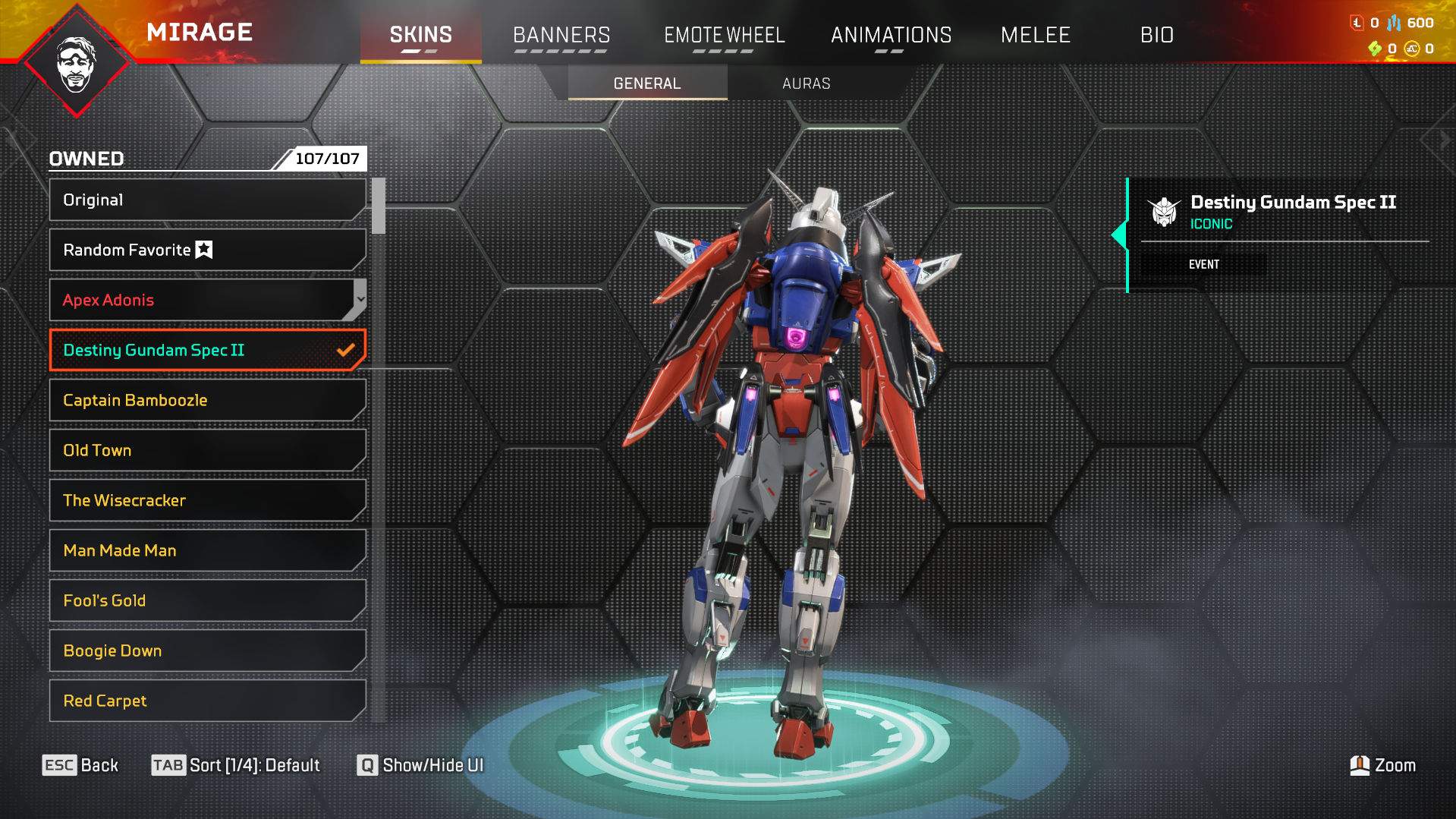Select the General sub-tab
This screenshot has width=1456, height=819.
647,83
